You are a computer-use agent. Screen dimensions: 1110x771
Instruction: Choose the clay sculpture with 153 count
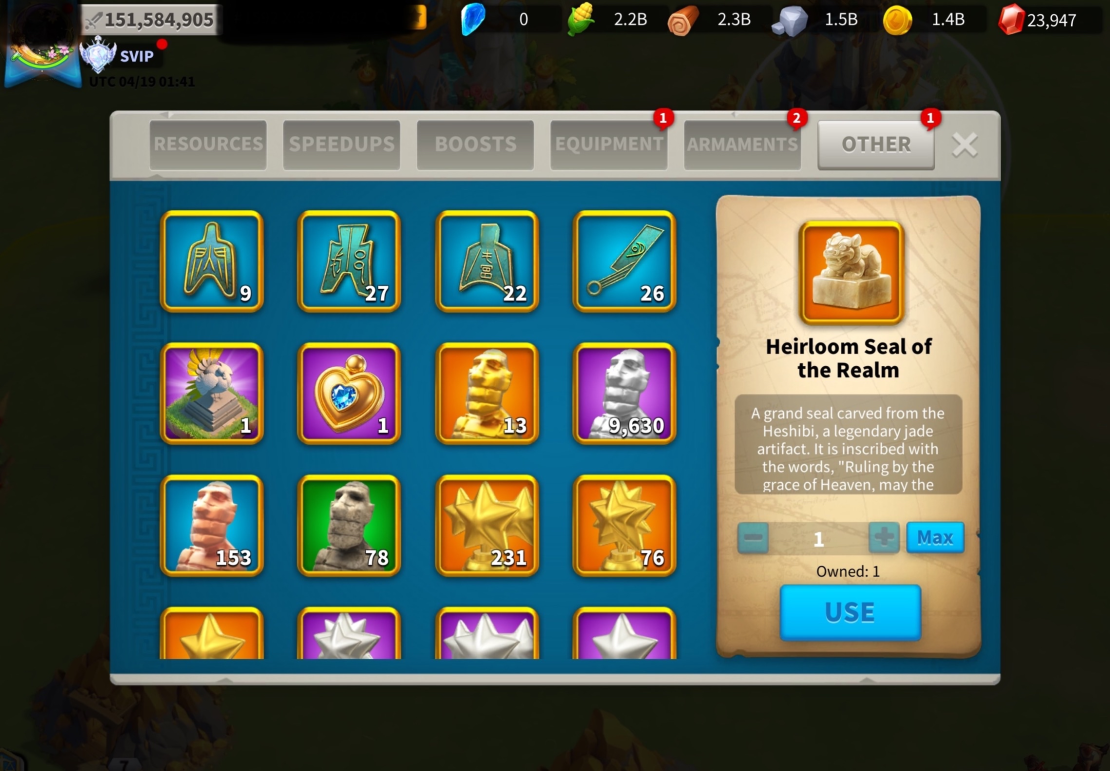[x=212, y=525]
